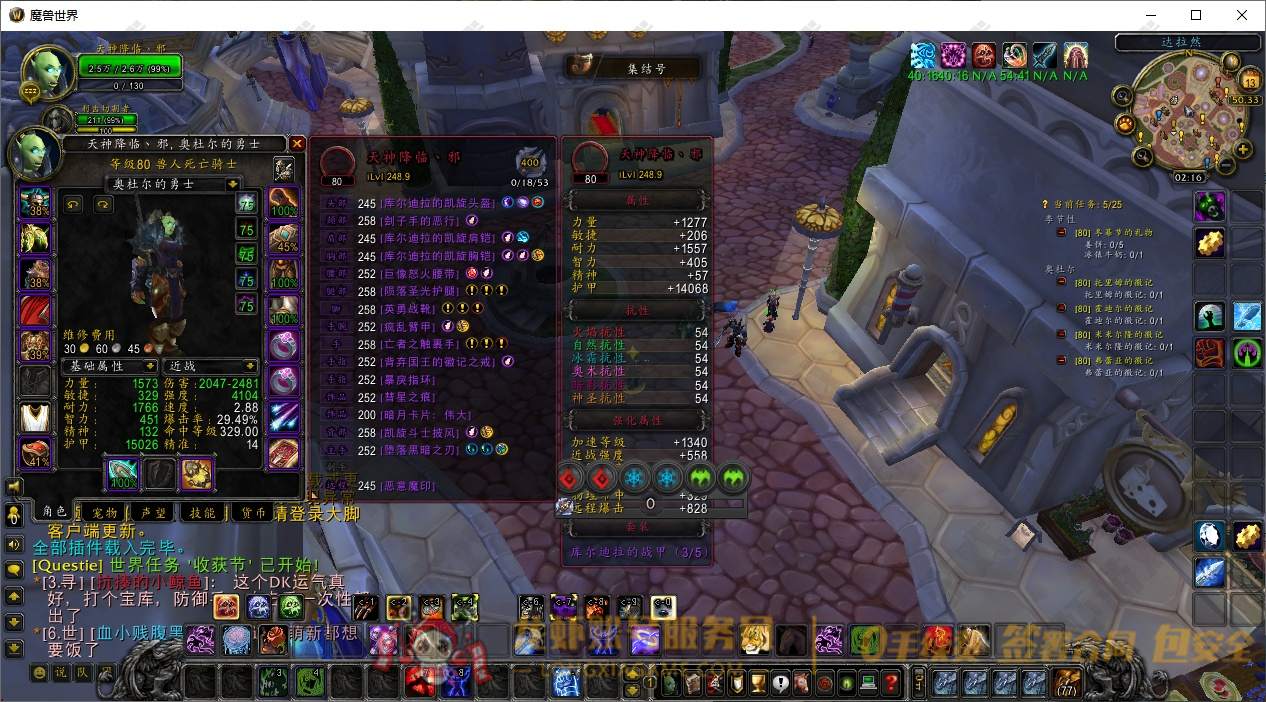The image size is (1266, 702).
Task: Select the white tabard equipment slot
Action: (x=36, y=415)
